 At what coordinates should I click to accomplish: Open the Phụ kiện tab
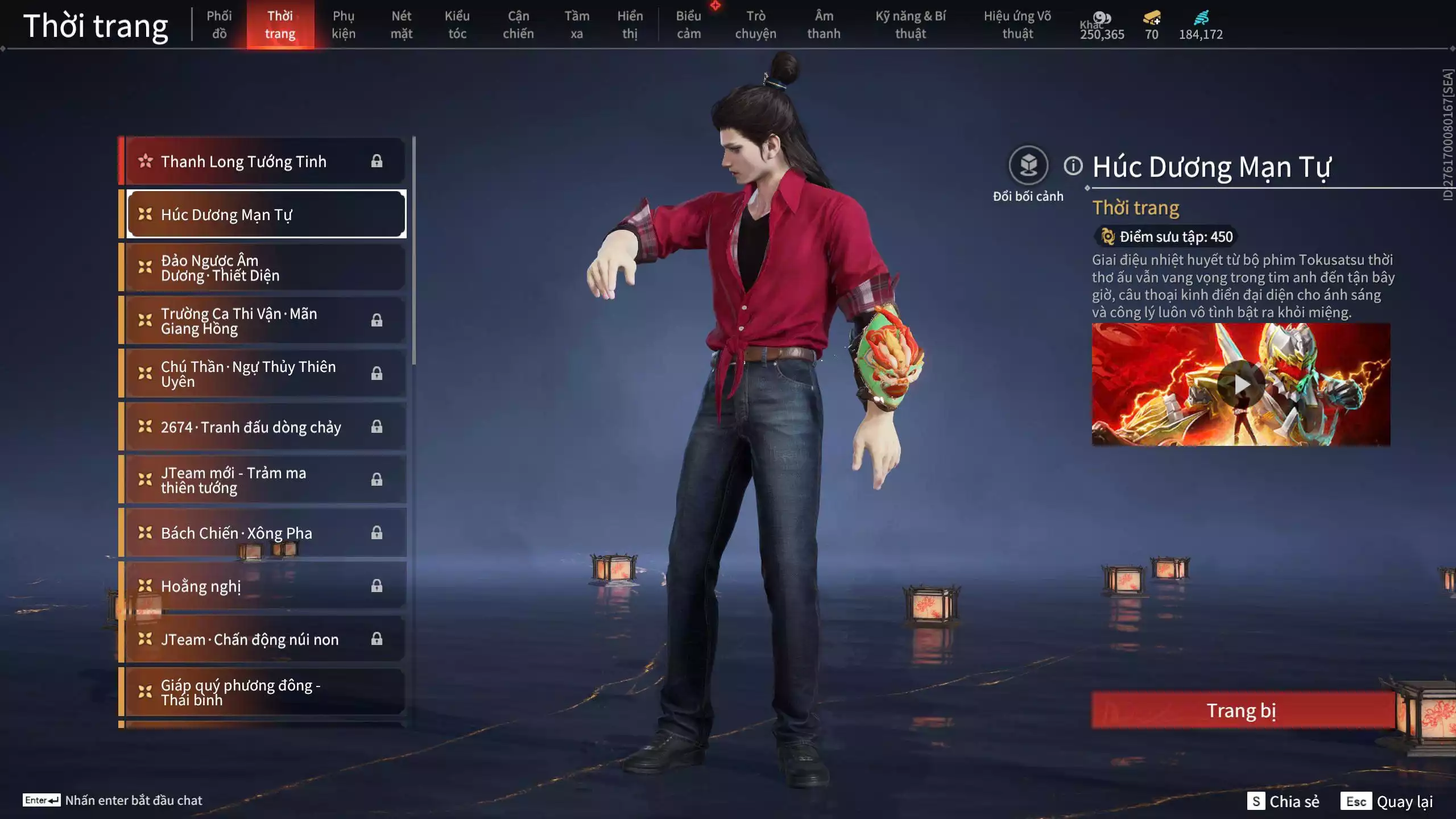coord(344,24)
